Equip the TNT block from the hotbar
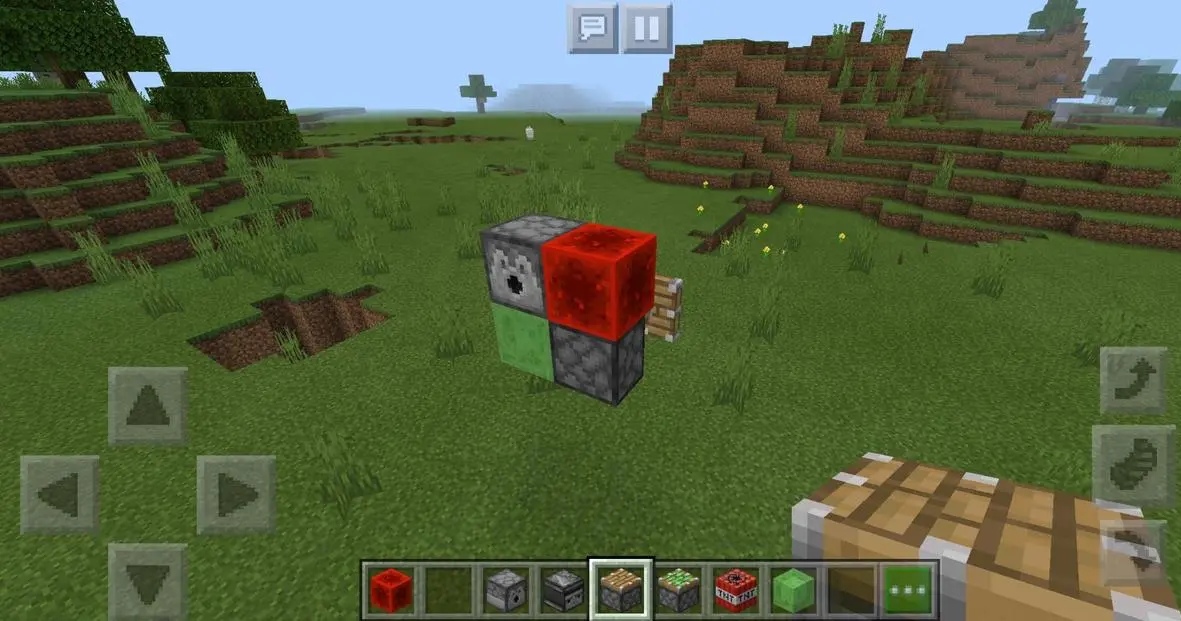The height and width of the screenshot is (621, 1181). click(736, 590)
